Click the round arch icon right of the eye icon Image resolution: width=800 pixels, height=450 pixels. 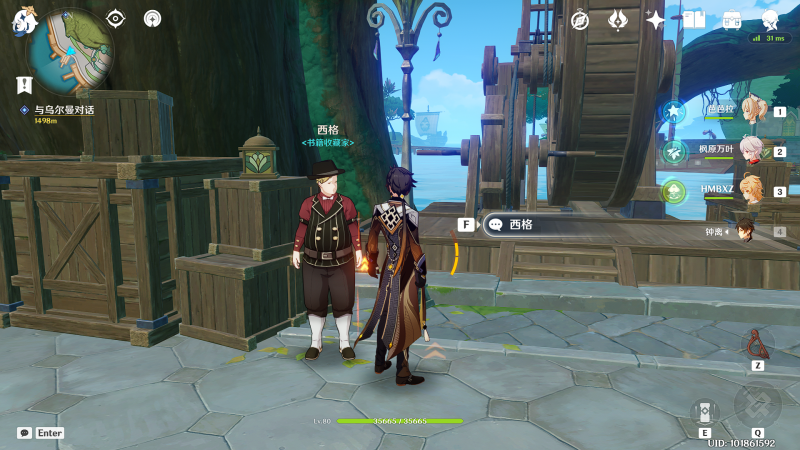152,18
